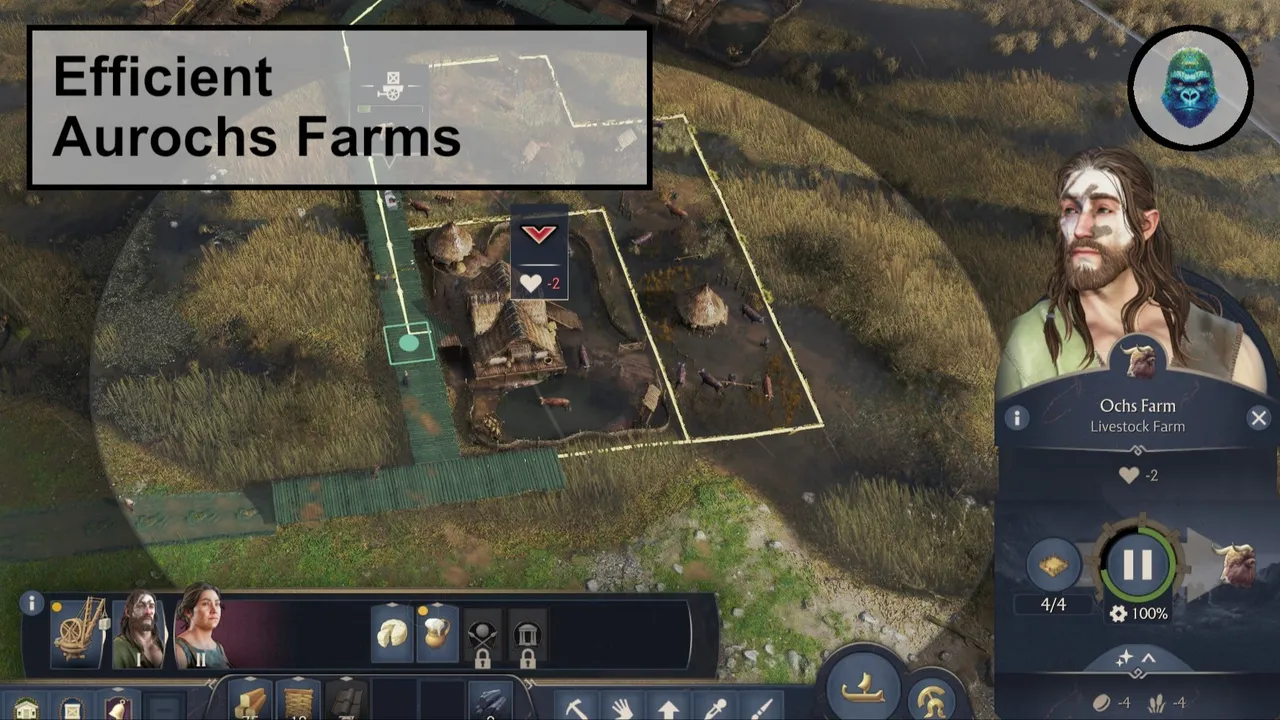Screen dimensions: 1280x720
Task: Open the Ochs Farm info button
Action: (x=1017, y=418)
